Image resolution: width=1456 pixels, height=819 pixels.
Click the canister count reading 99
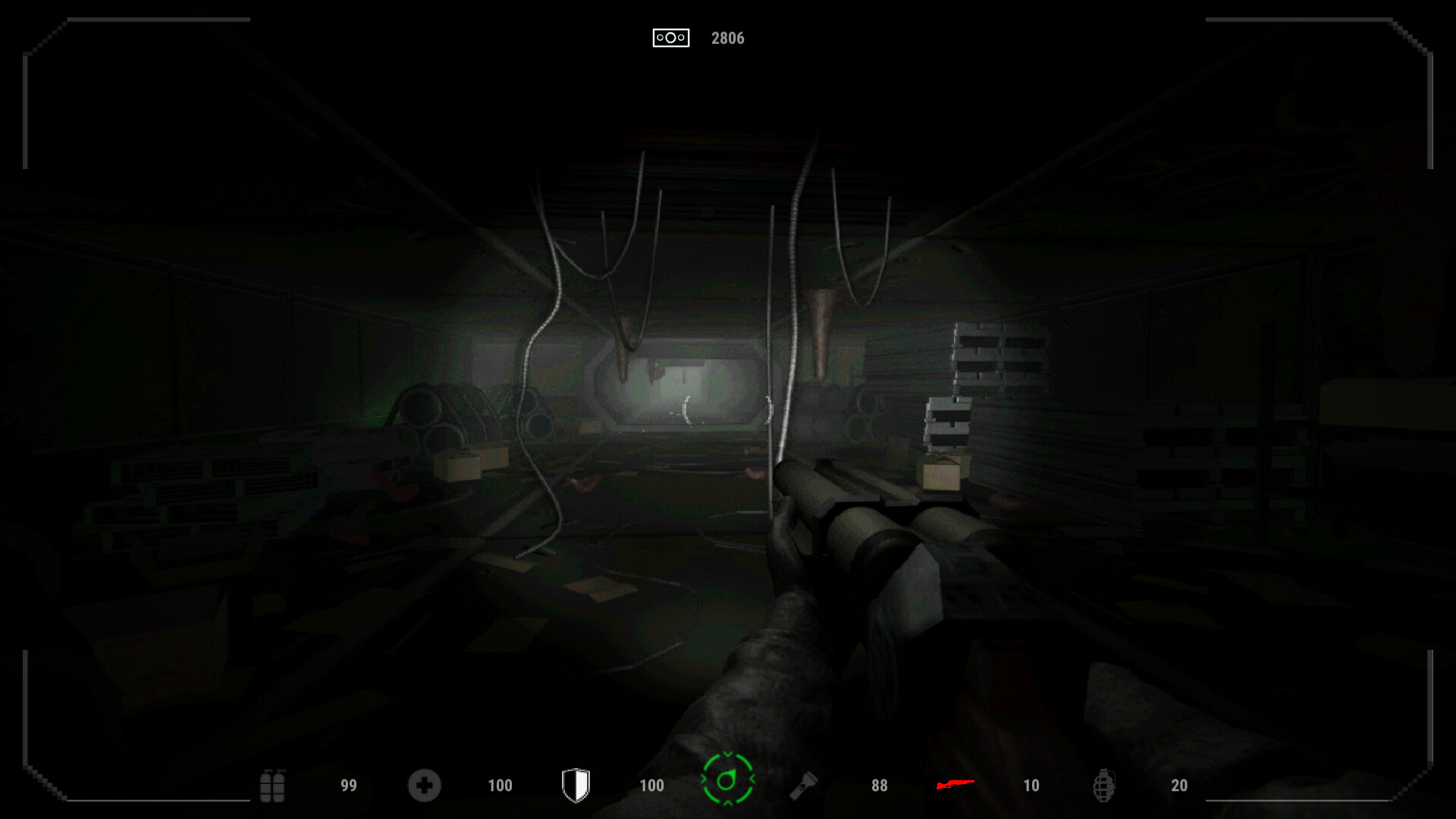click(x=349, y=785)
